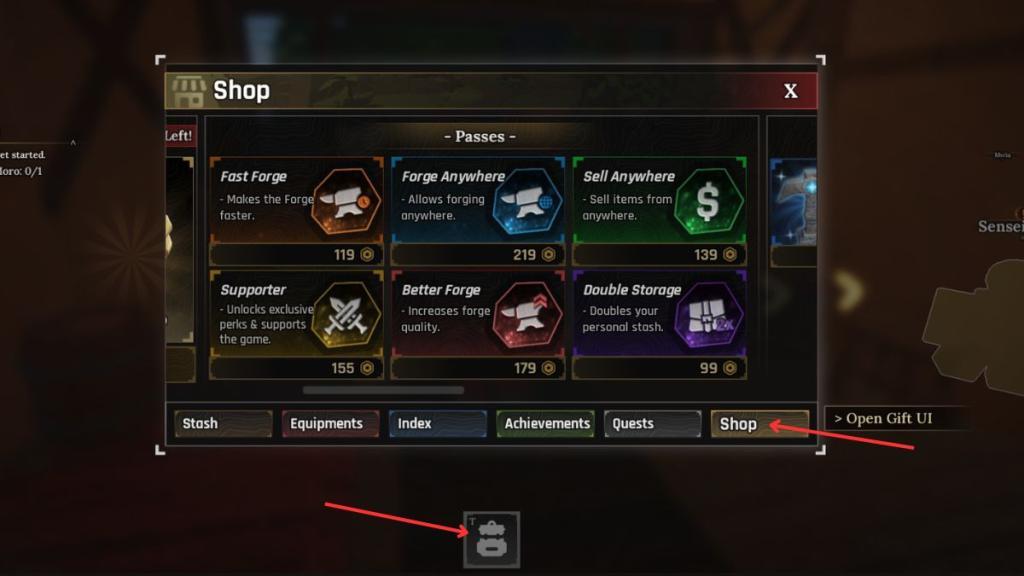Open the Achievements tab
This screenshot has height=576, width=1024.
click(546, 424)
